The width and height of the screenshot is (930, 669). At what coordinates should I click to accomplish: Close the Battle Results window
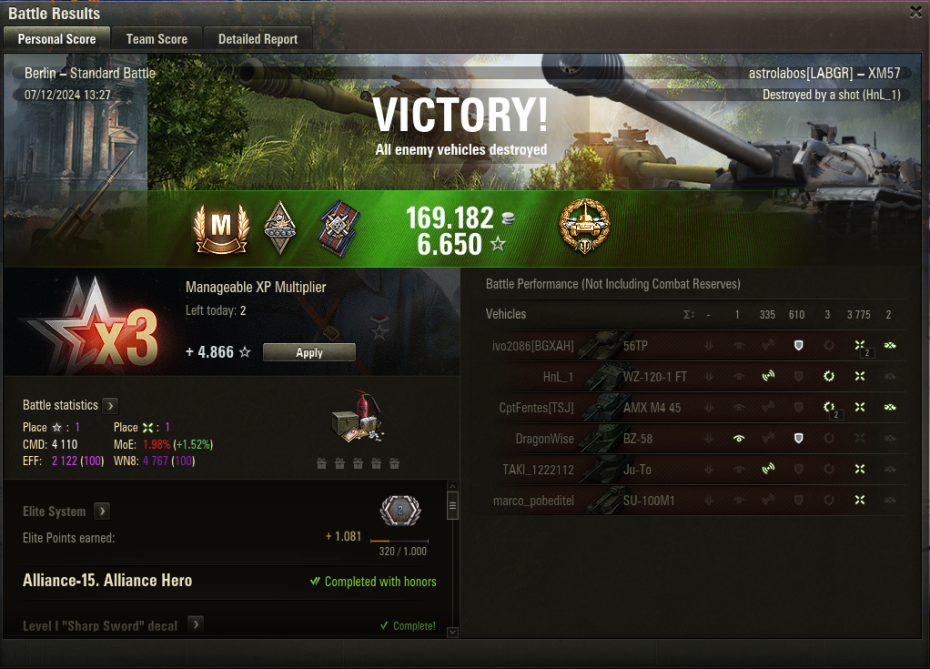coord(915,12)
